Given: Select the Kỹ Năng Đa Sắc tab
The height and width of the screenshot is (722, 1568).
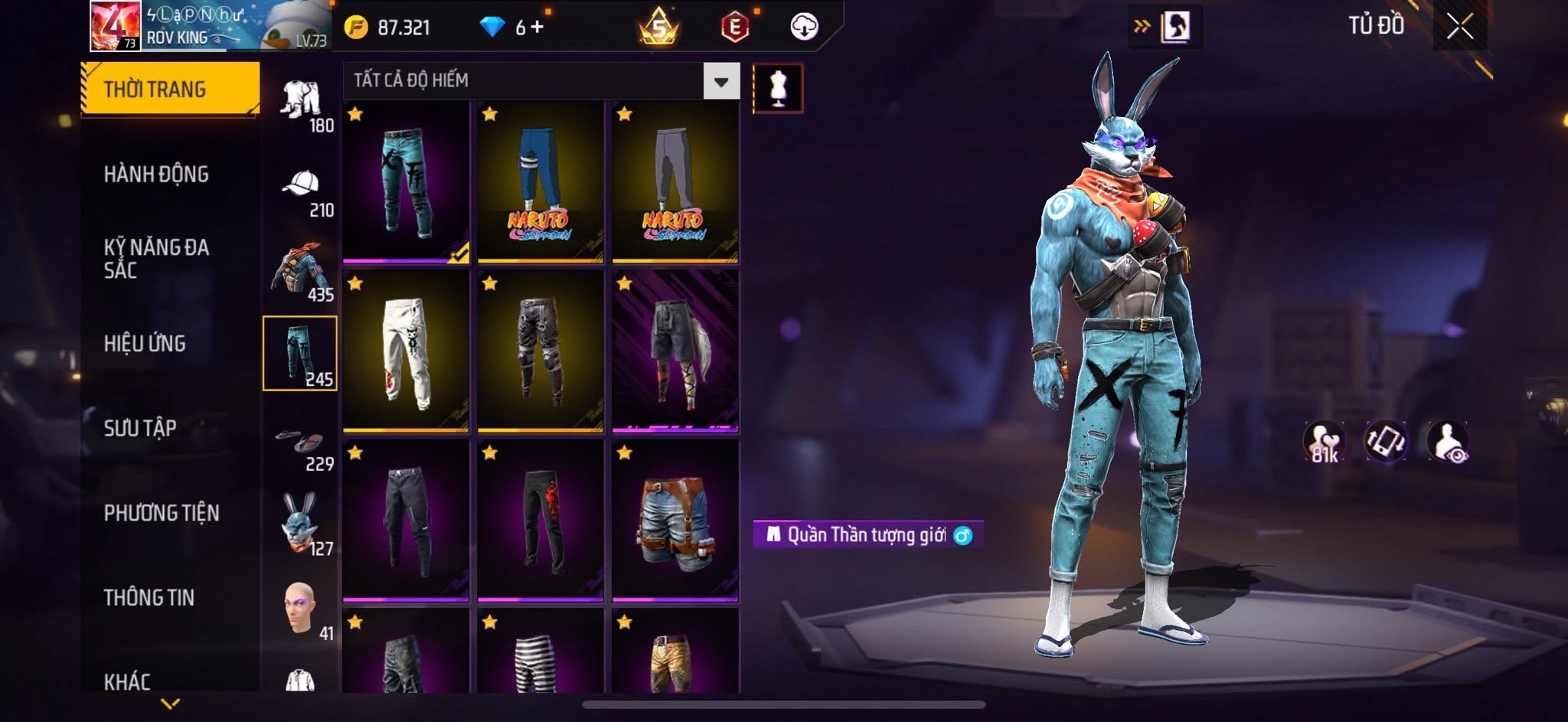Looking at the screenshot, I should tap(156, 258).
